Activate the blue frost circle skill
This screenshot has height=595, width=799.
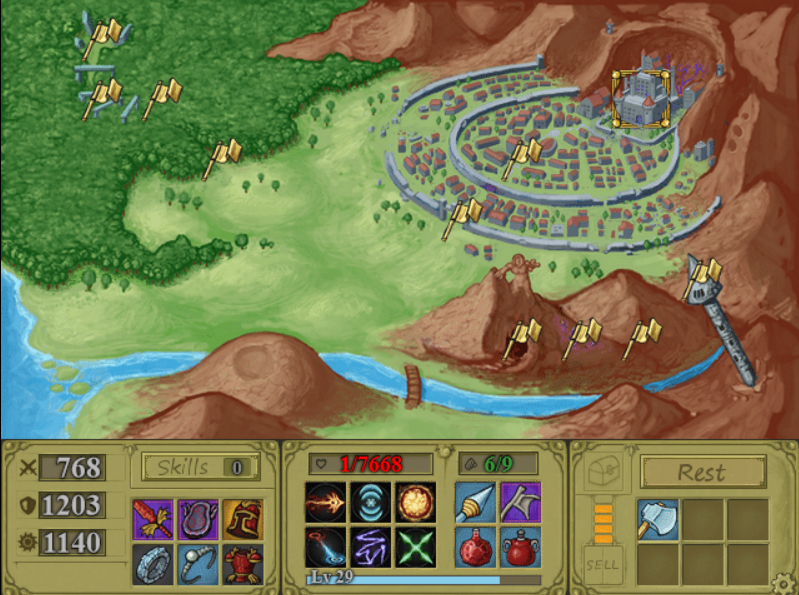pos(369,501)
